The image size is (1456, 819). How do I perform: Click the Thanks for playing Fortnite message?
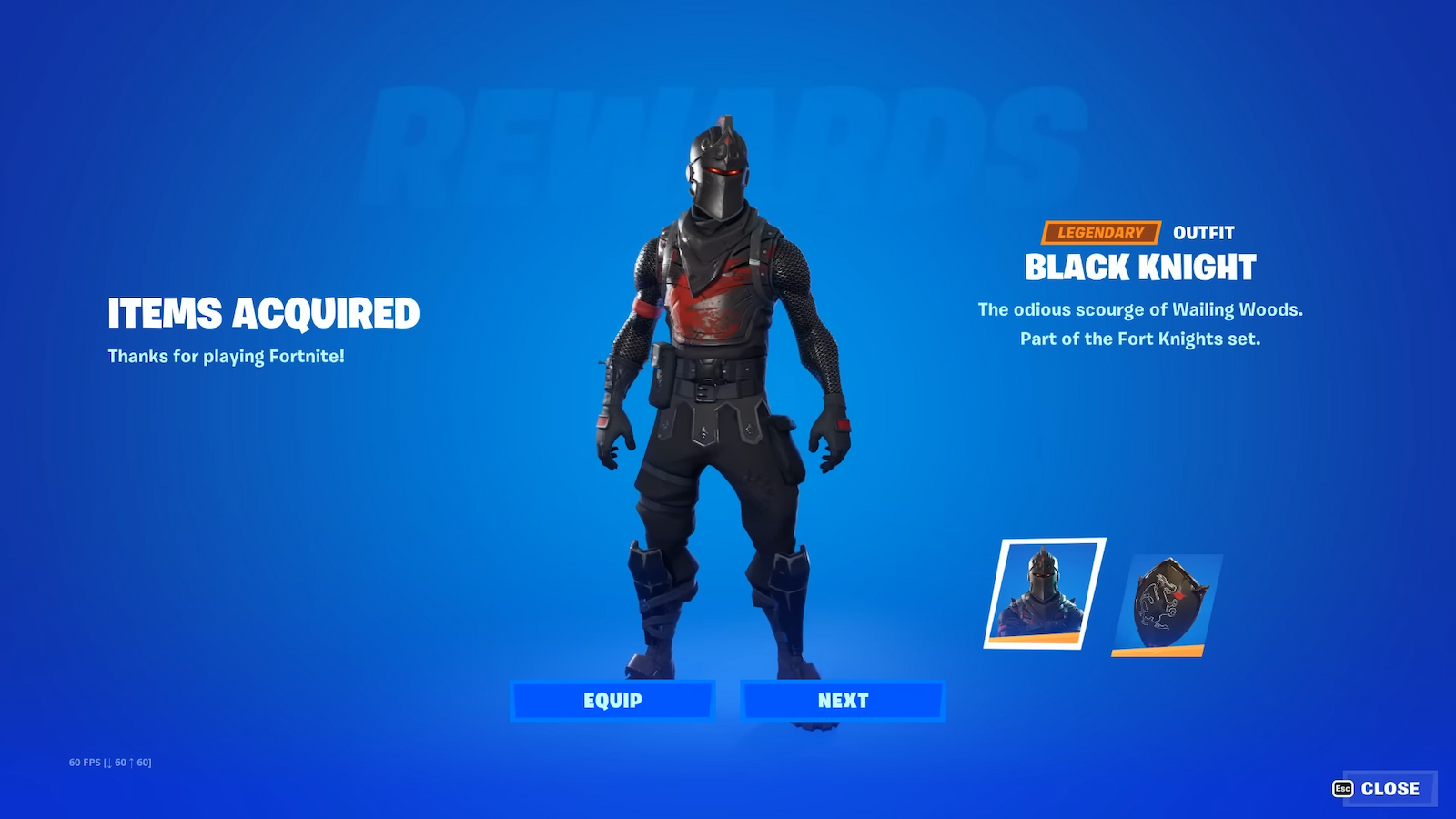pos(227,357)
